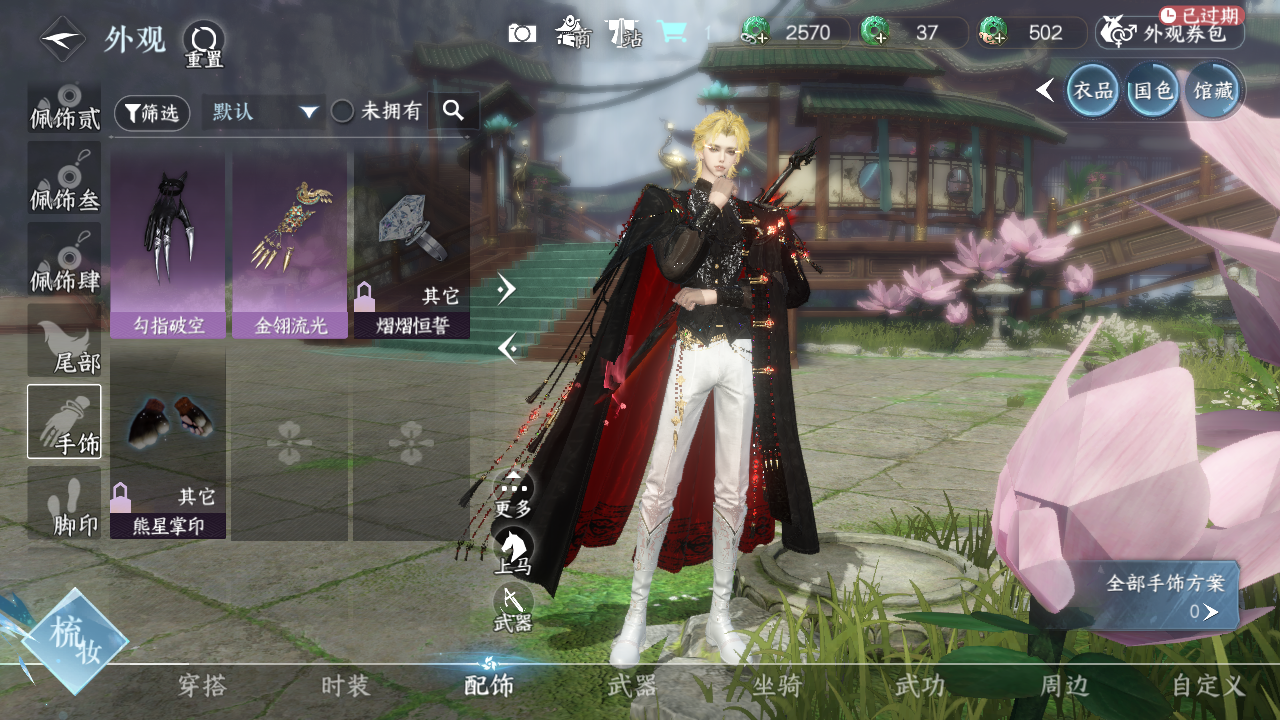
Task: Open the 坐骑 mount tab
Action: point(777,686)
